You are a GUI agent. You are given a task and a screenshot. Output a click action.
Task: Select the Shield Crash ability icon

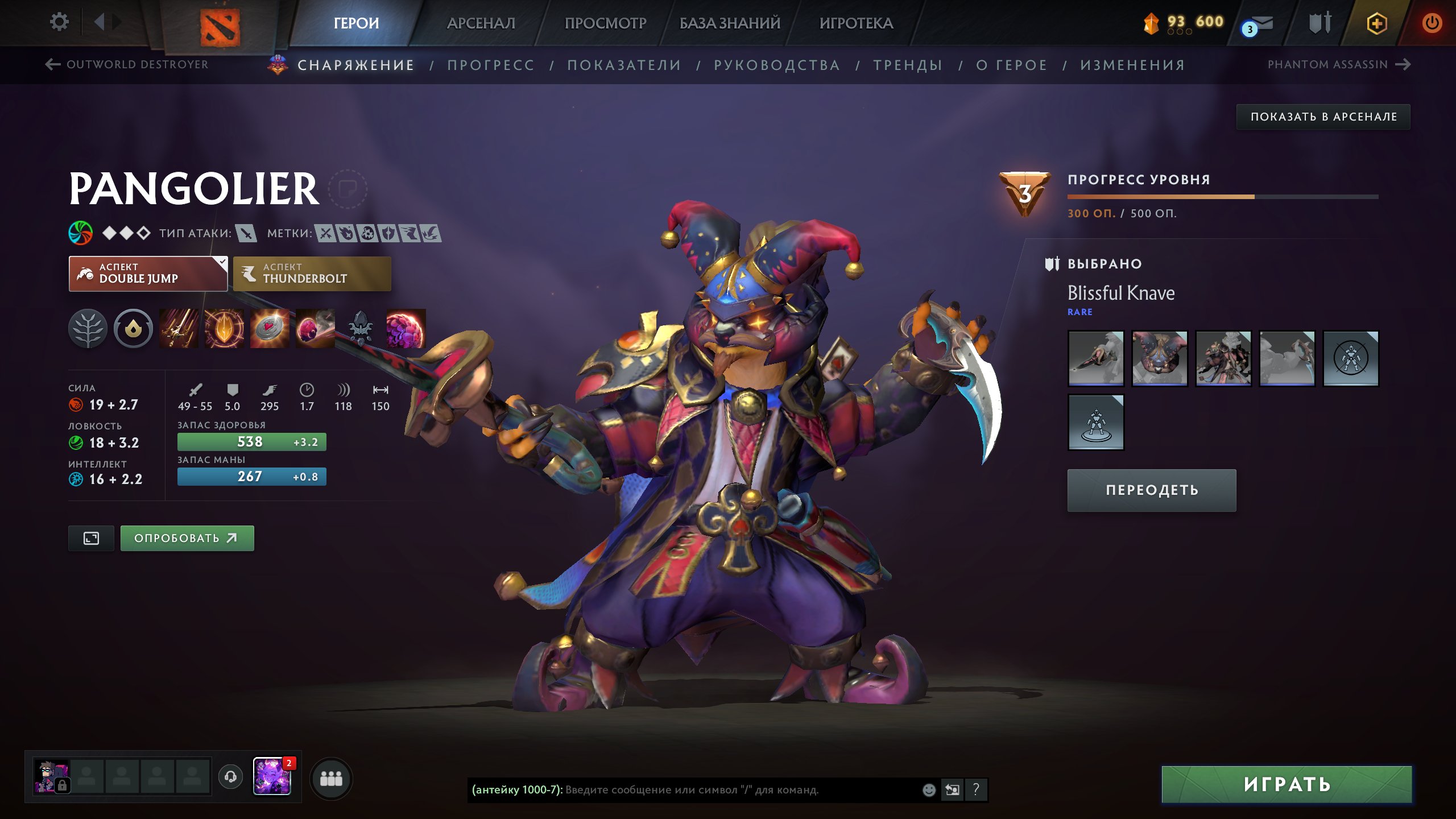[225, 329]
